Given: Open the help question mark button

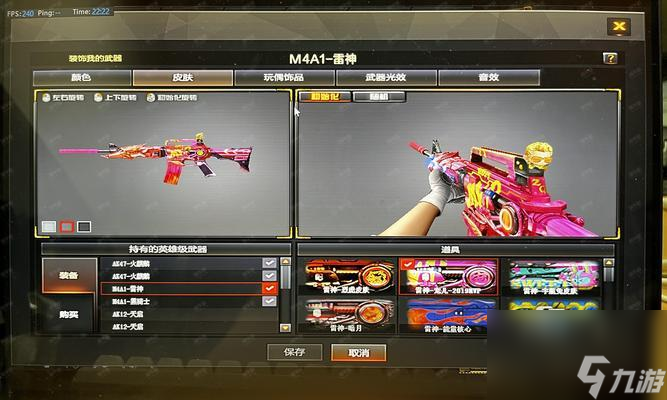Looking at the screenshot, I should point(609,58).
